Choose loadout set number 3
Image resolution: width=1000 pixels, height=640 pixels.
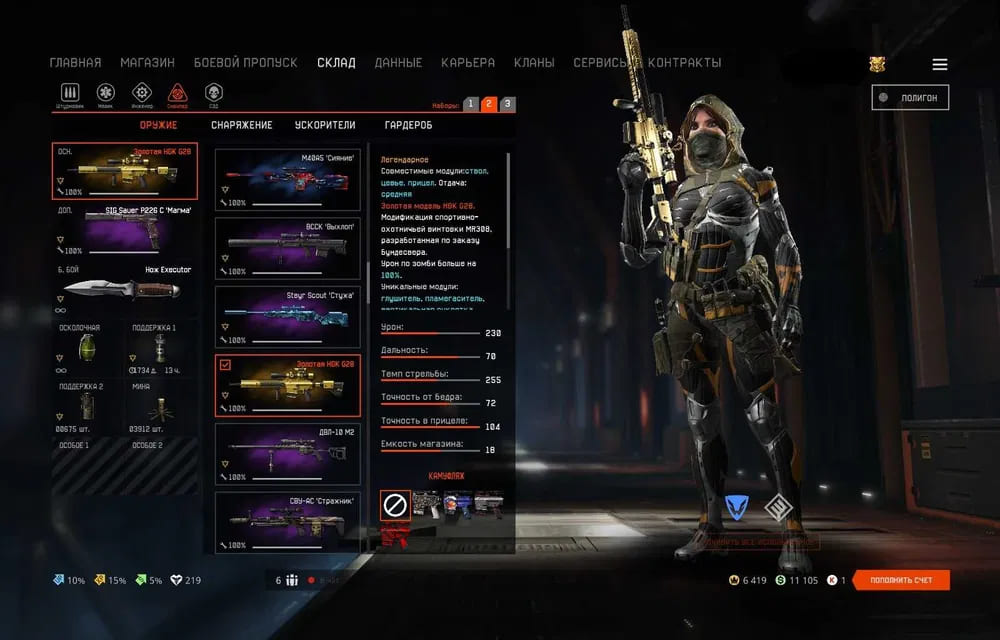click(507, 104)
